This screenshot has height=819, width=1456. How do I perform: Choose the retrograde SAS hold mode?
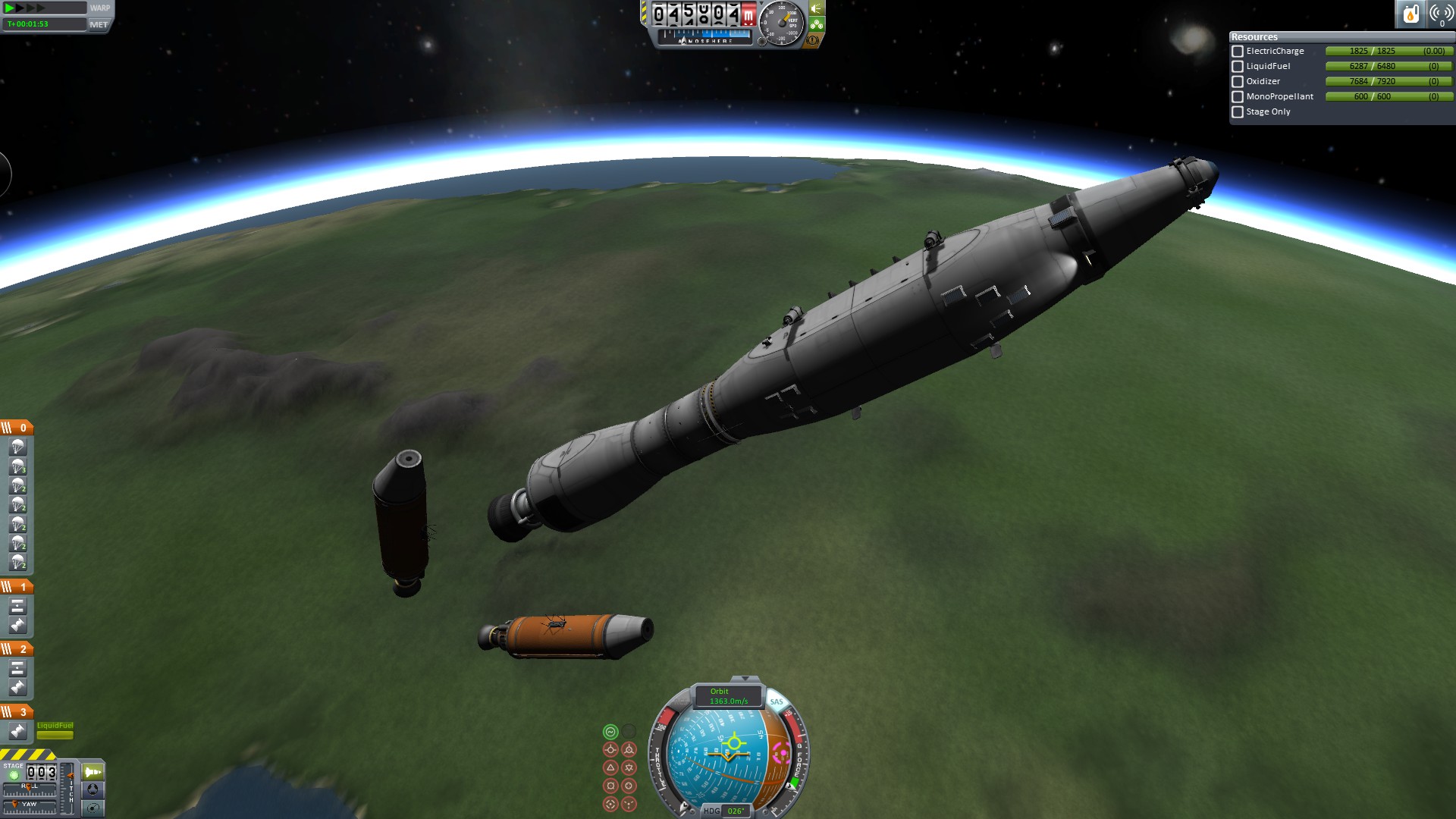point(629,750)
